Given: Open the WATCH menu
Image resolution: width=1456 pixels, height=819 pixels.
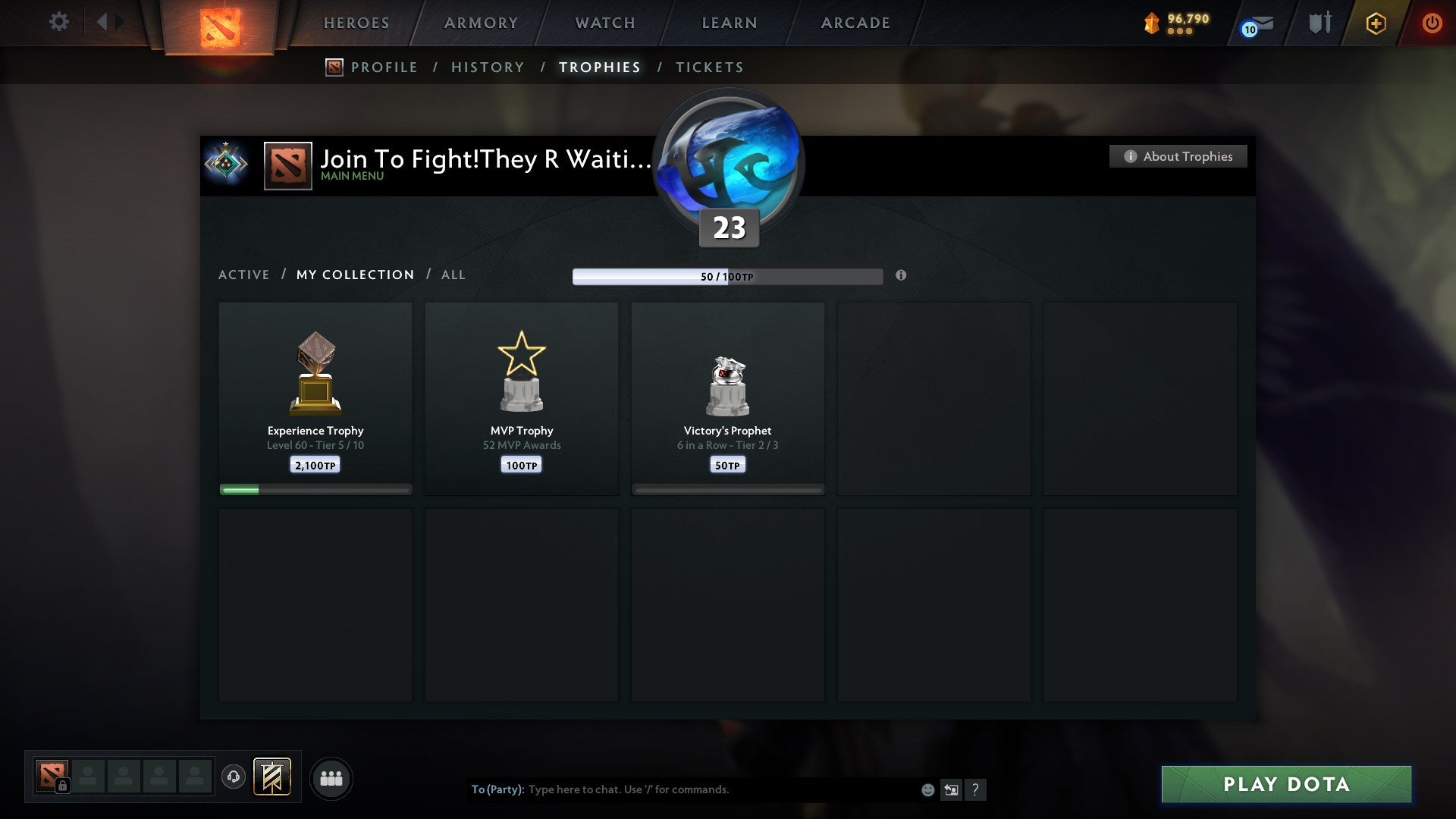Looking at the screenshot, I should coord(604,23).
